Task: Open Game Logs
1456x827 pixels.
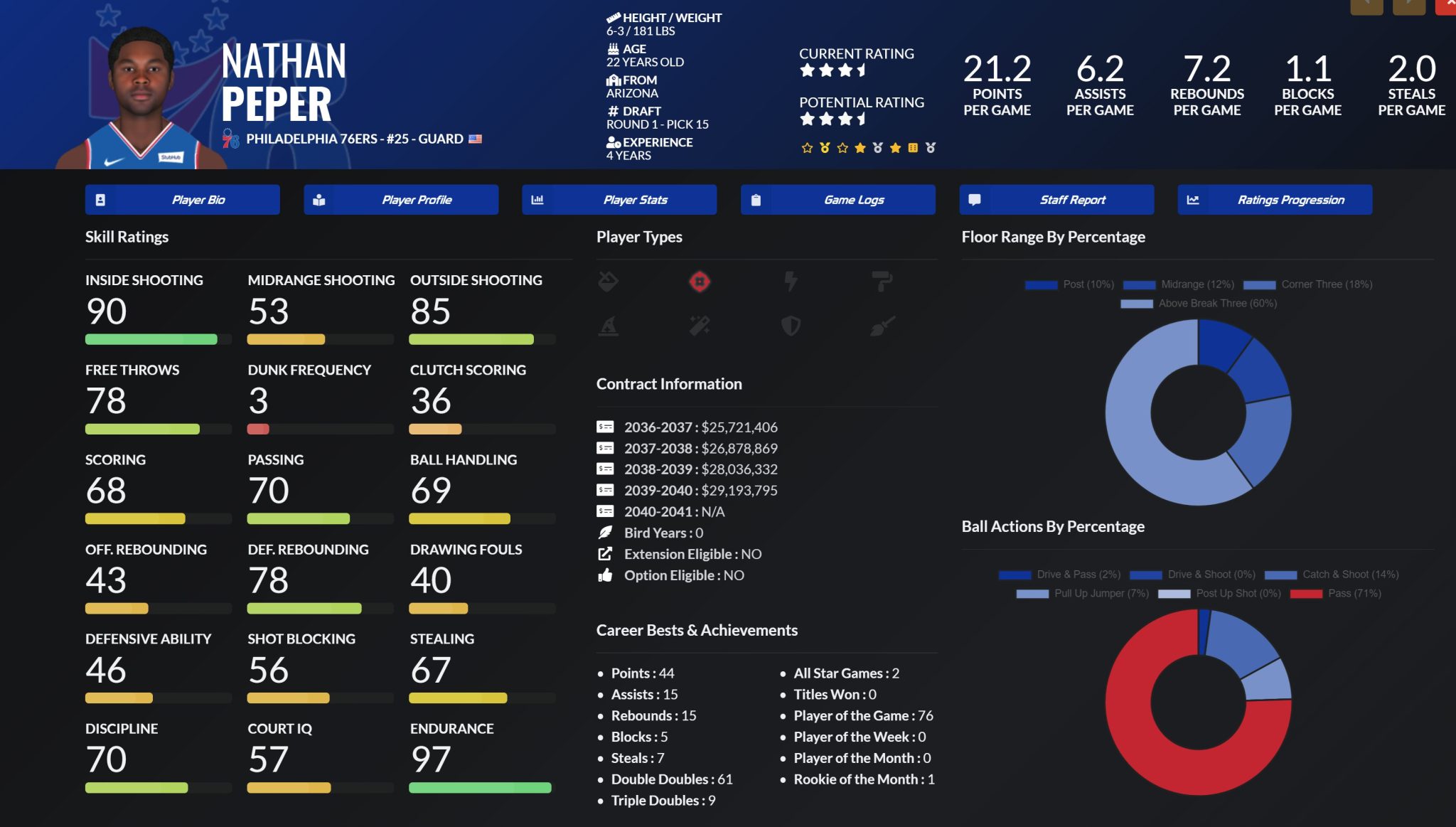Action: click(x=838, y=200)
